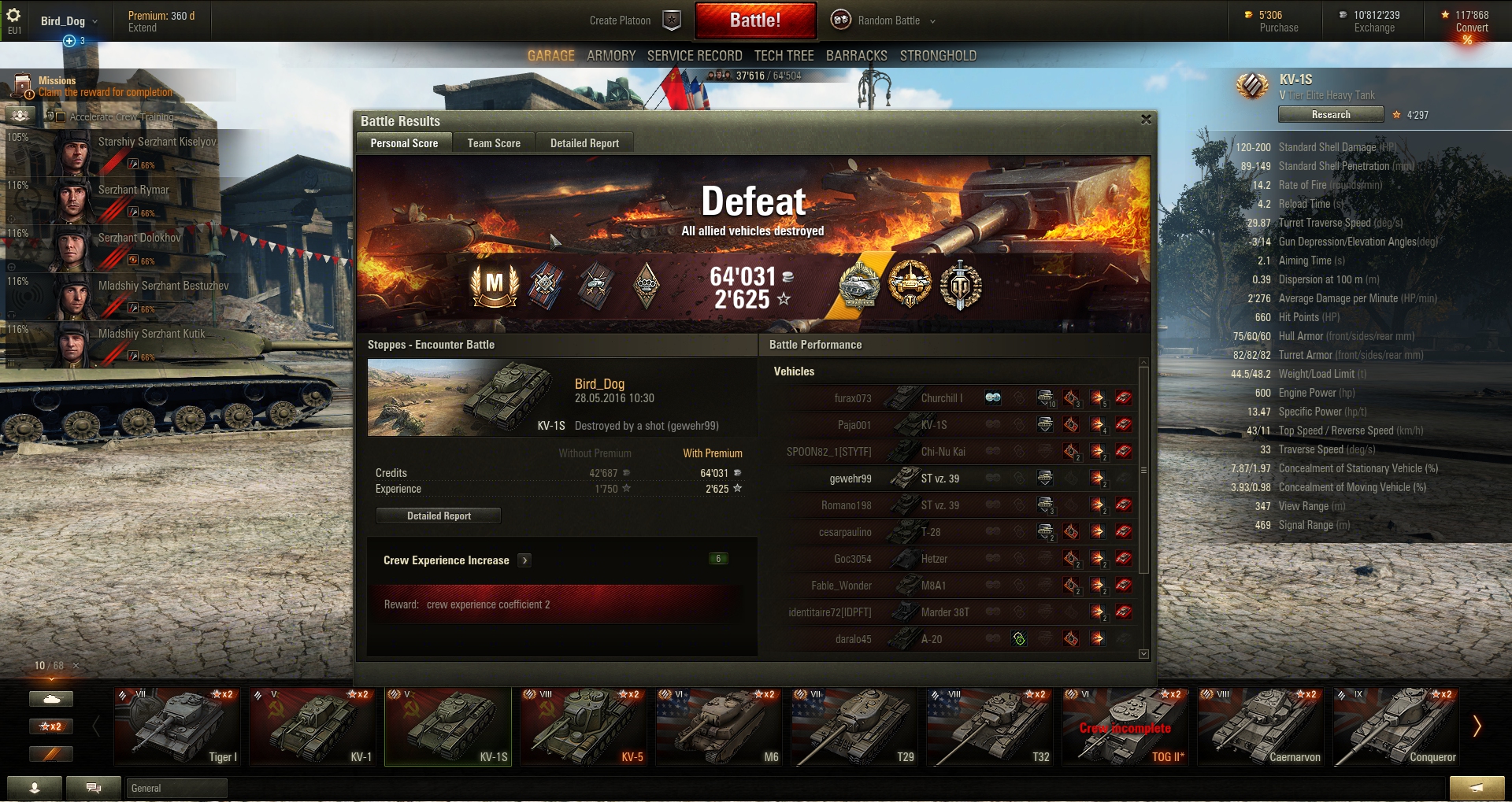The image size is (1512, 802).
Task: Go to the Tech Tree
Action: pyautogui.click(x=784, y=56)
